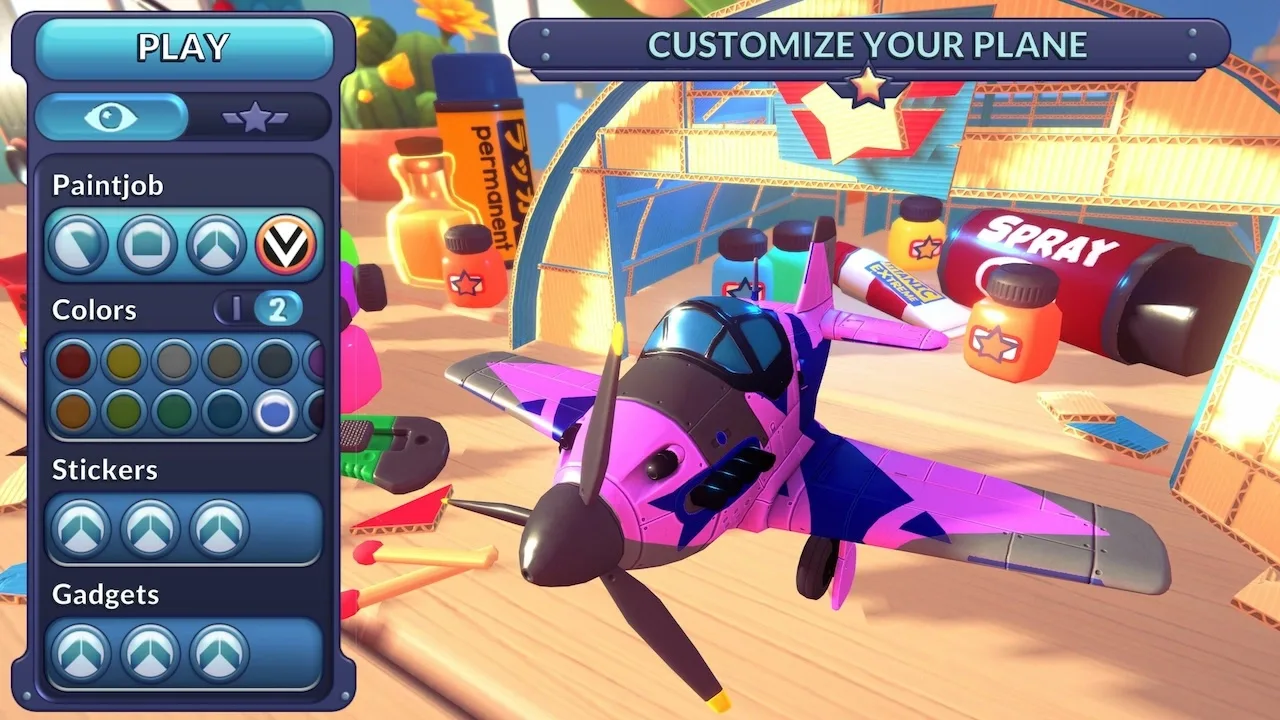Open the winged star tab
Image resolution: width=1280 pixels, height=720 pixels.
256,118
